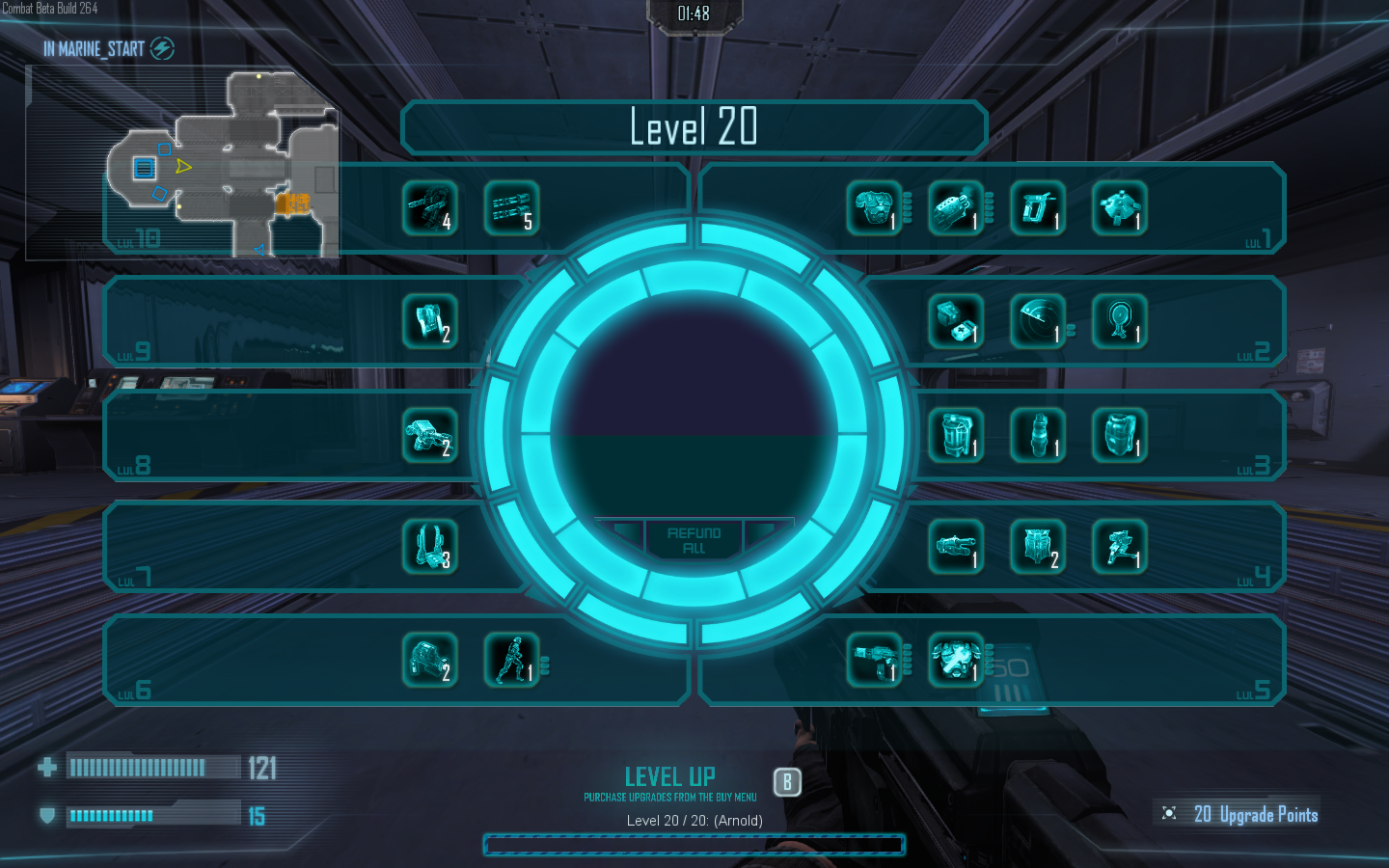Buy the grenade launcher upgrade in level 4 row

click(x=955, y=547)
